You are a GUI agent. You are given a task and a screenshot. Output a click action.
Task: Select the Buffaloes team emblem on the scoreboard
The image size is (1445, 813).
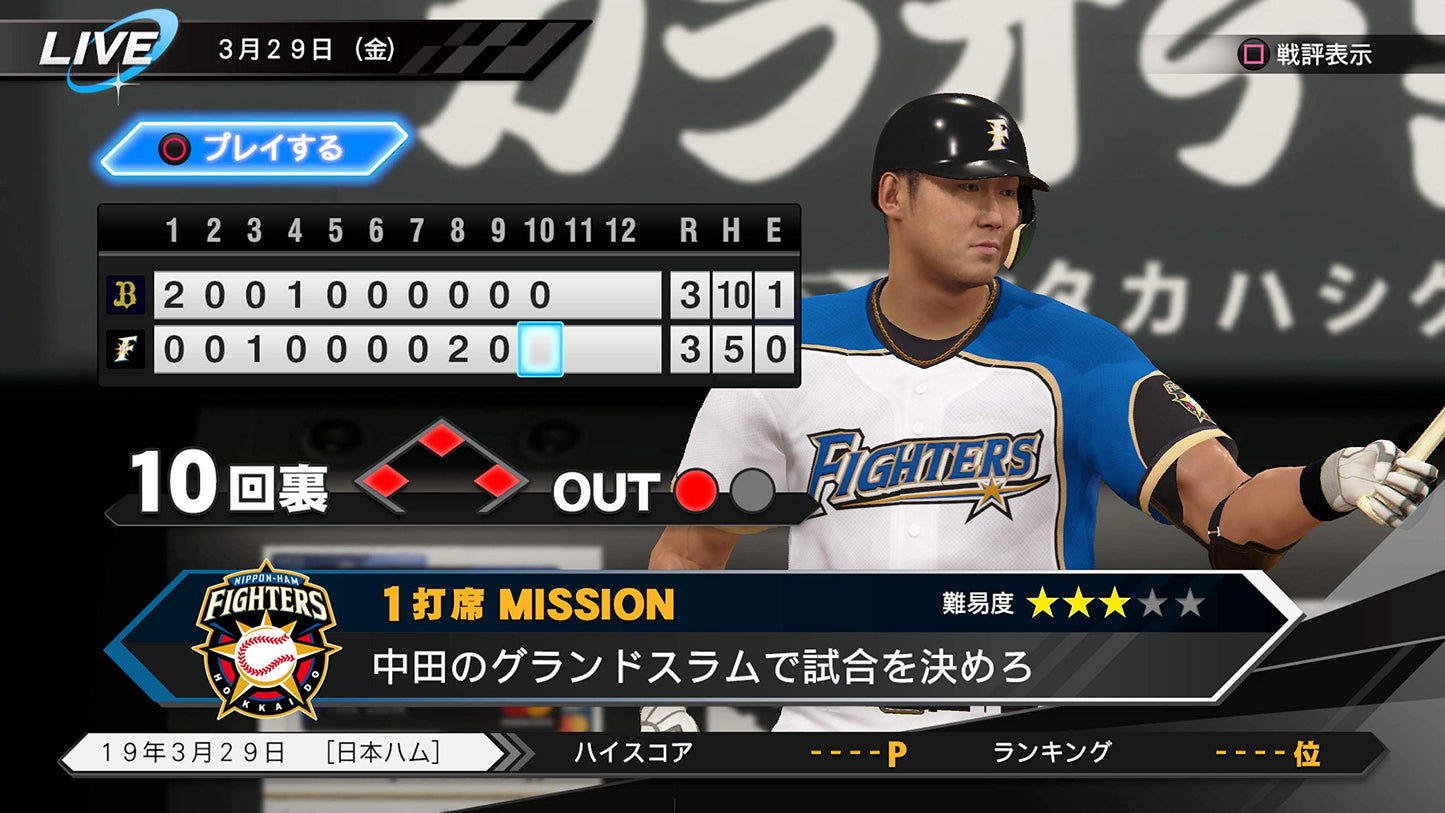coord(124,293)
